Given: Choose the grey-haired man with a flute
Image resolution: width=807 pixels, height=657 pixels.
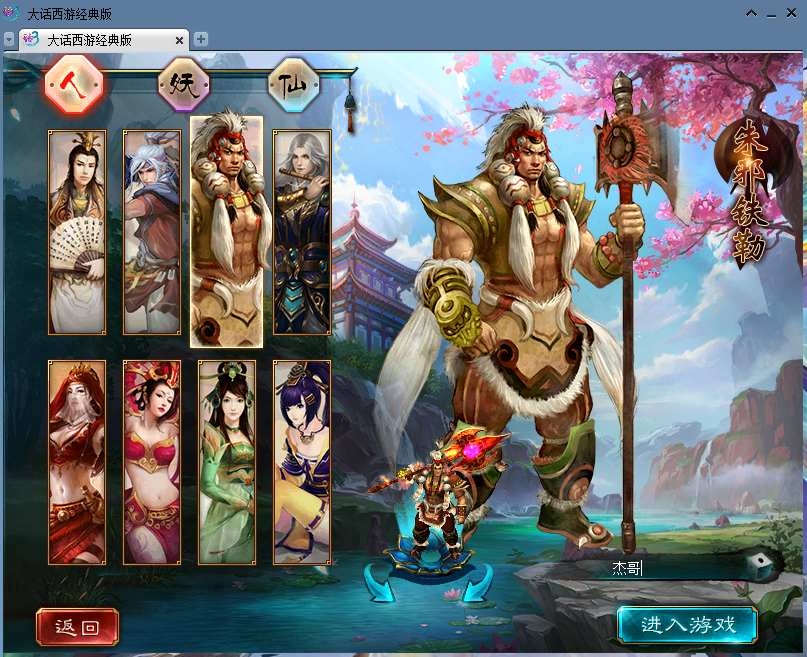Looking at the screenshot, I should tap(302, 232).
